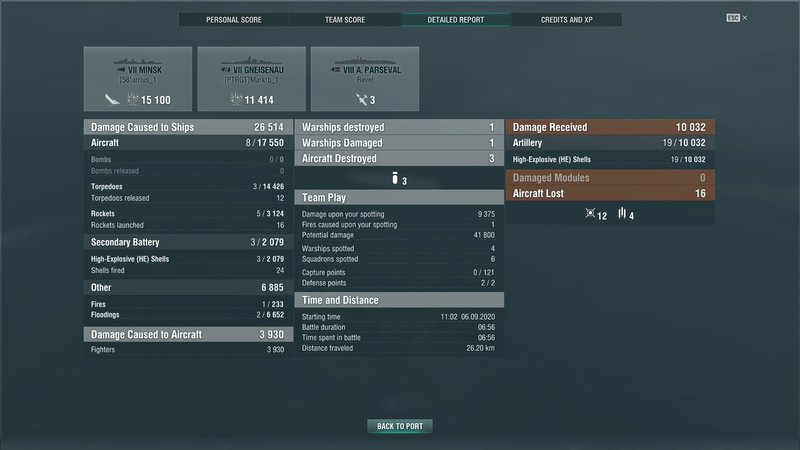
Task: Choose the VII Gneisenau ship card
Action: tap(251, 79)
